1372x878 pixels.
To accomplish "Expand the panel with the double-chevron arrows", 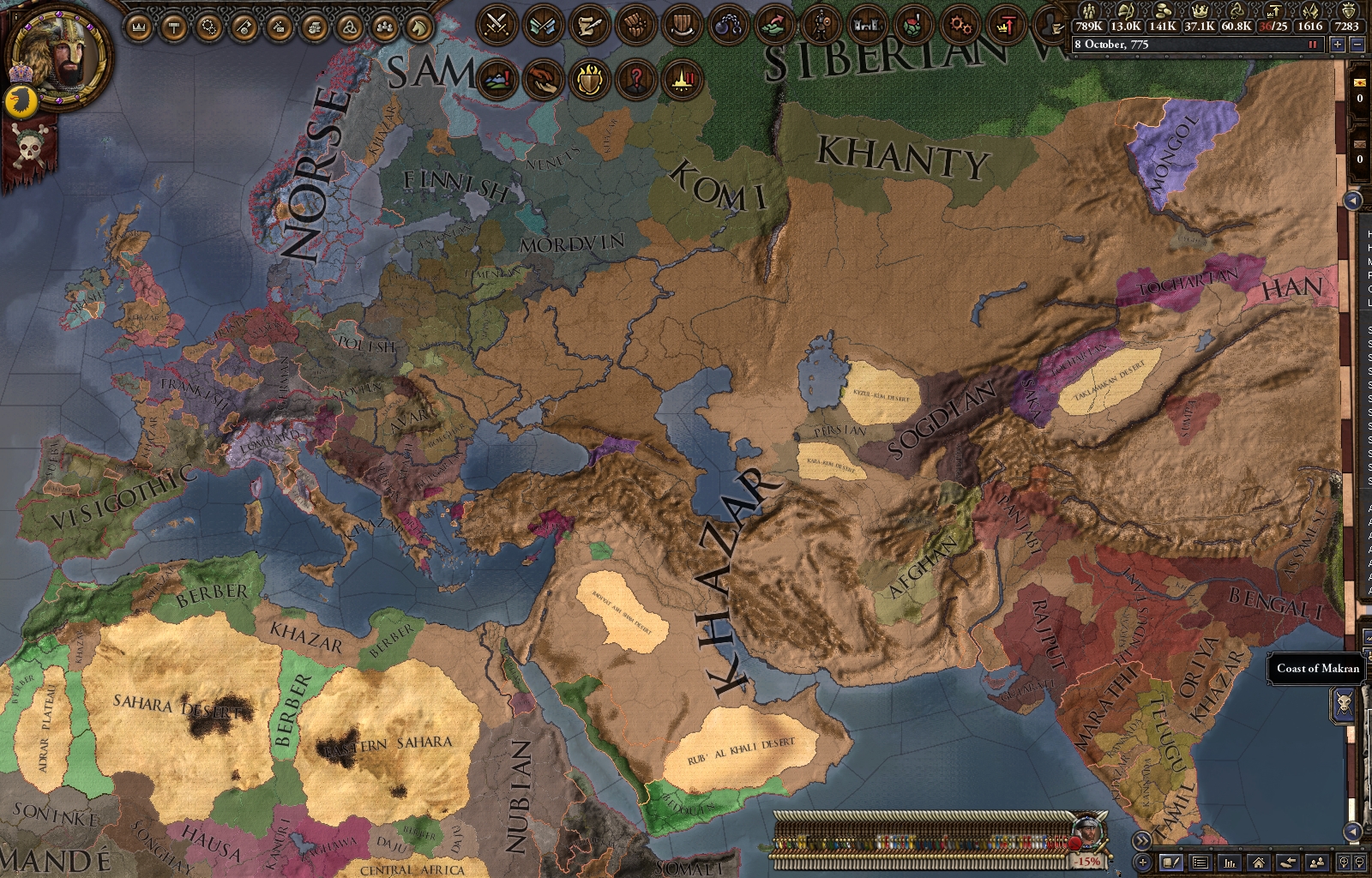I will pyautogui.click(x=1141, y=840).
